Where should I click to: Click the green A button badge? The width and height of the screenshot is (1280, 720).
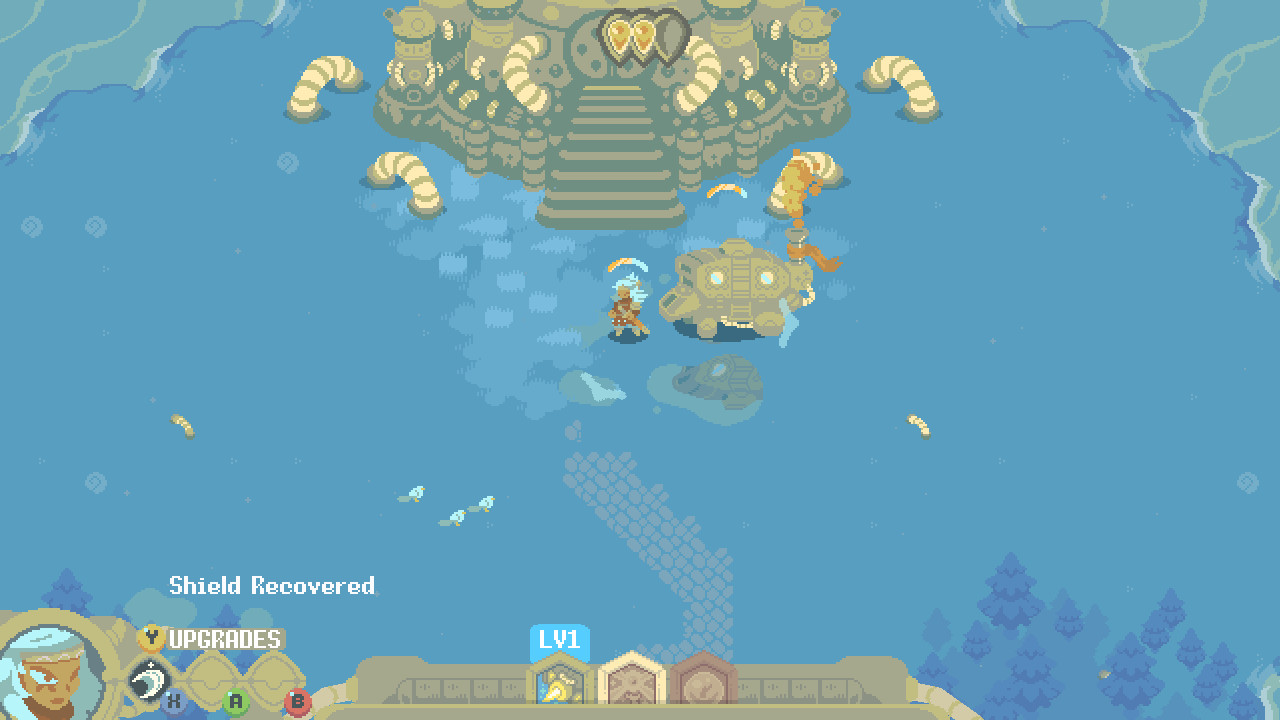pyautogui.click(x=236, y=701)
